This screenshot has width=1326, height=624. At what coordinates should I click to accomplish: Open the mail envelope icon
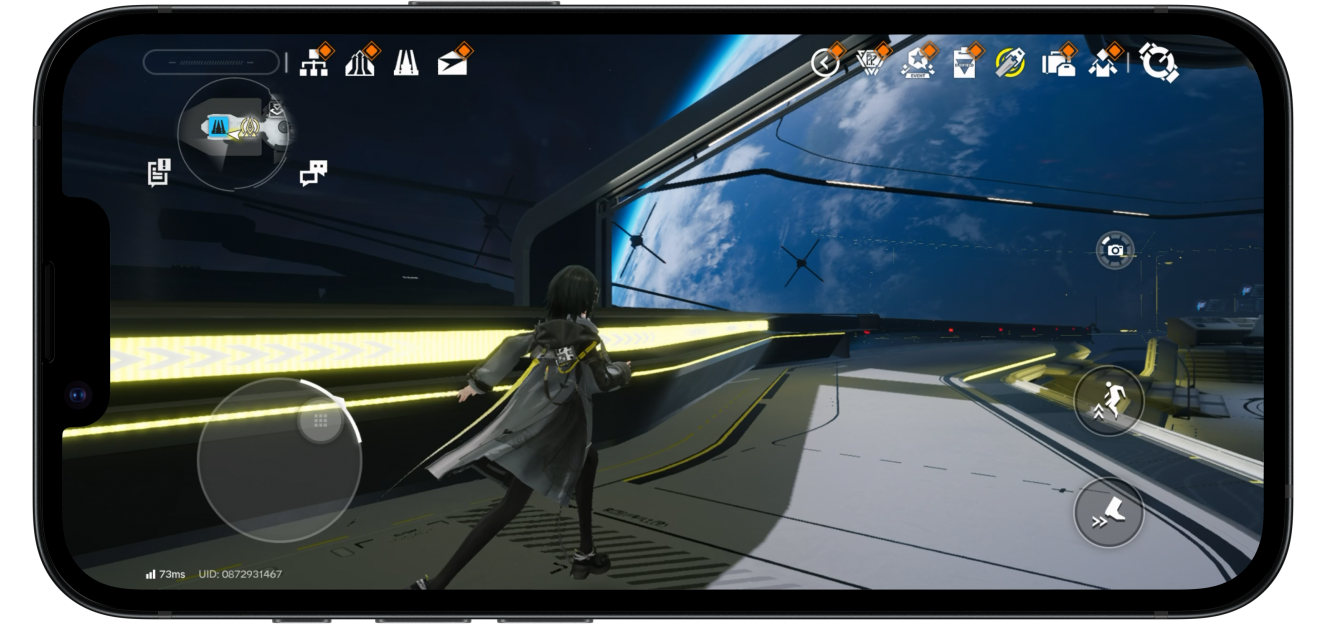pyautogui.click(x=453, y=63)
